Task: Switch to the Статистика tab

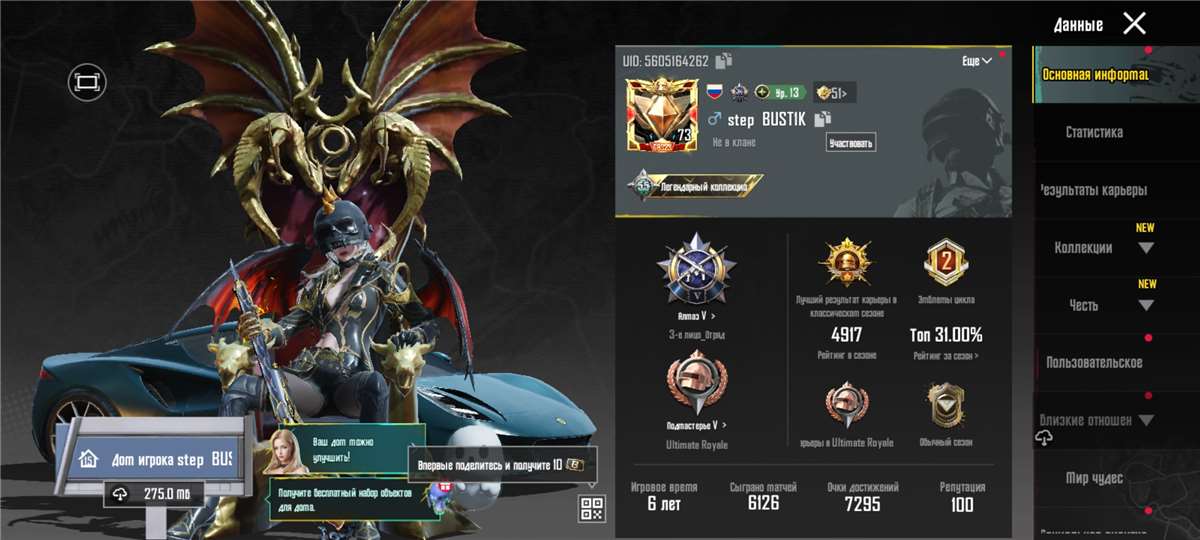Action: click(x=1094, y=132)
